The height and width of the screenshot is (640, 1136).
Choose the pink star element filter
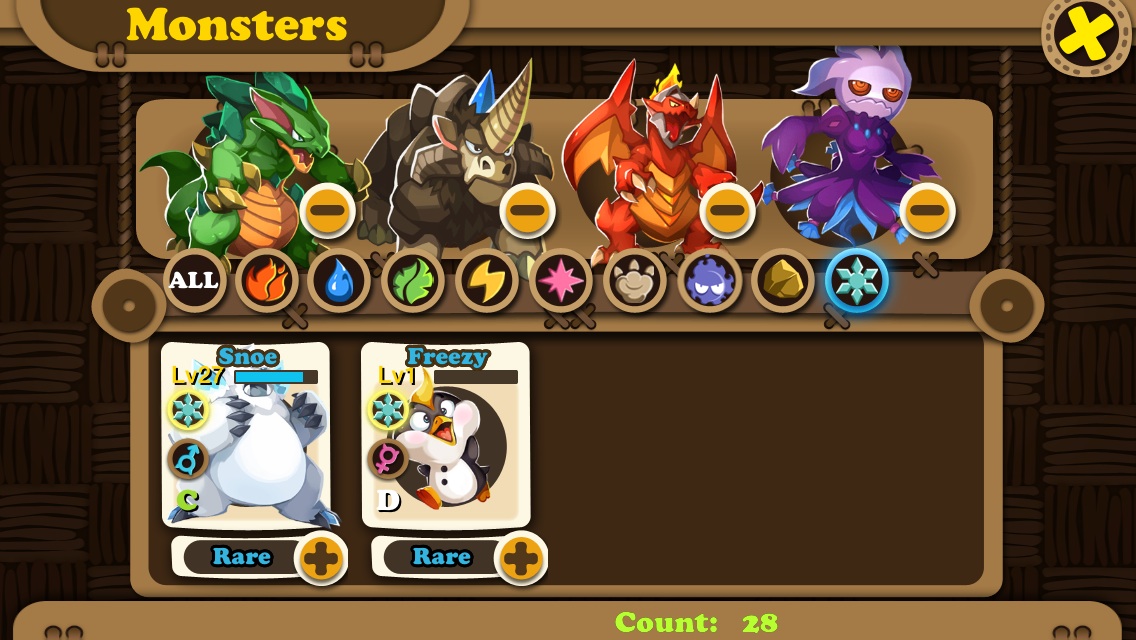[561, 280]
